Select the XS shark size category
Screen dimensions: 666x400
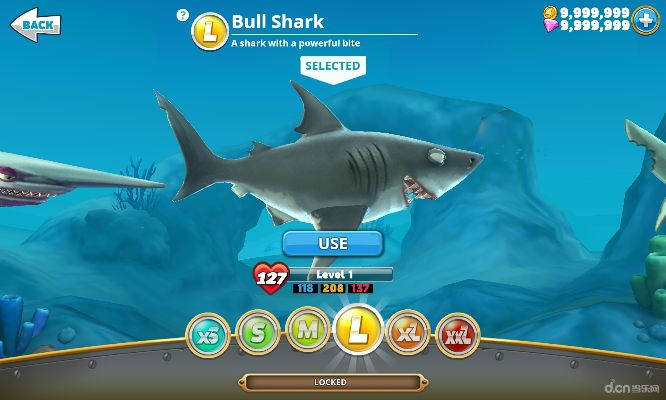click(208, 333)
